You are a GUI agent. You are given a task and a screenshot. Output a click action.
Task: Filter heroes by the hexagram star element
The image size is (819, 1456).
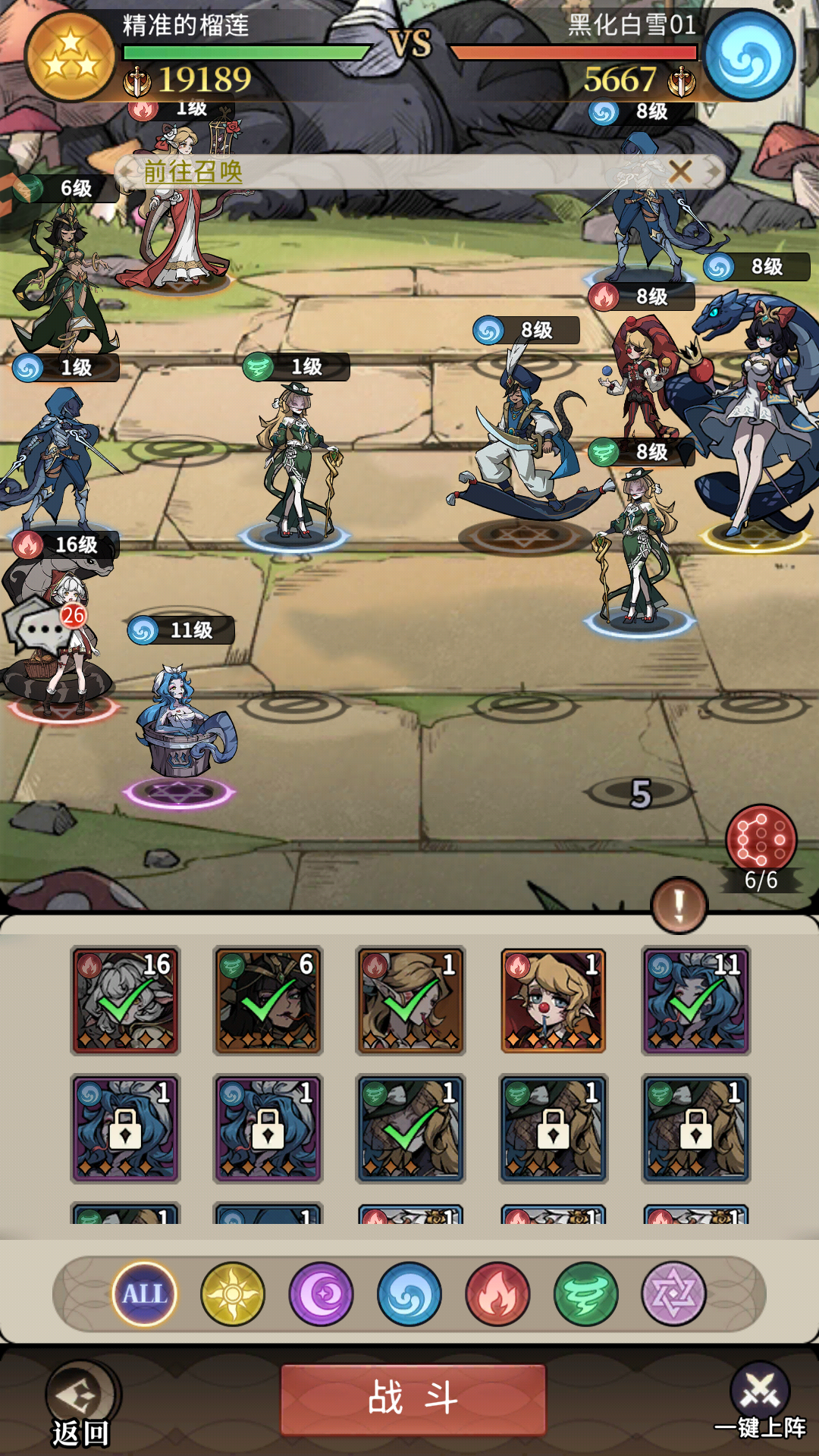coord(673,1294)
